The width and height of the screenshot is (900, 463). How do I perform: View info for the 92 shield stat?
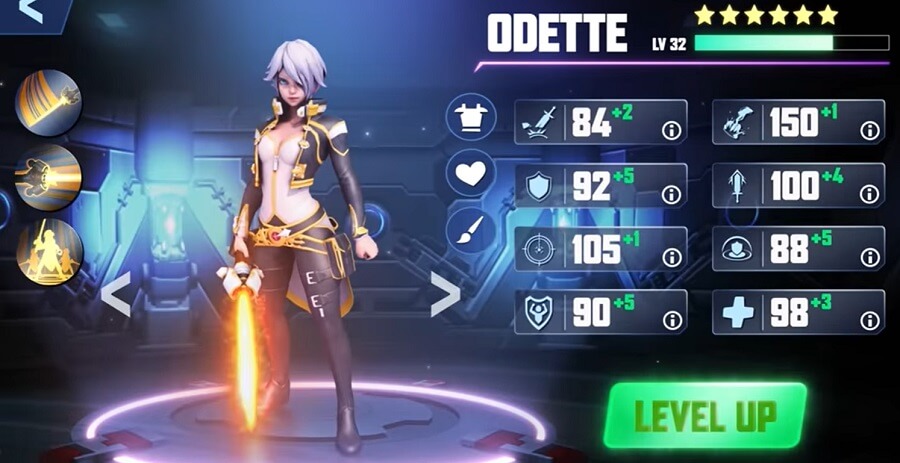[672, 194]
